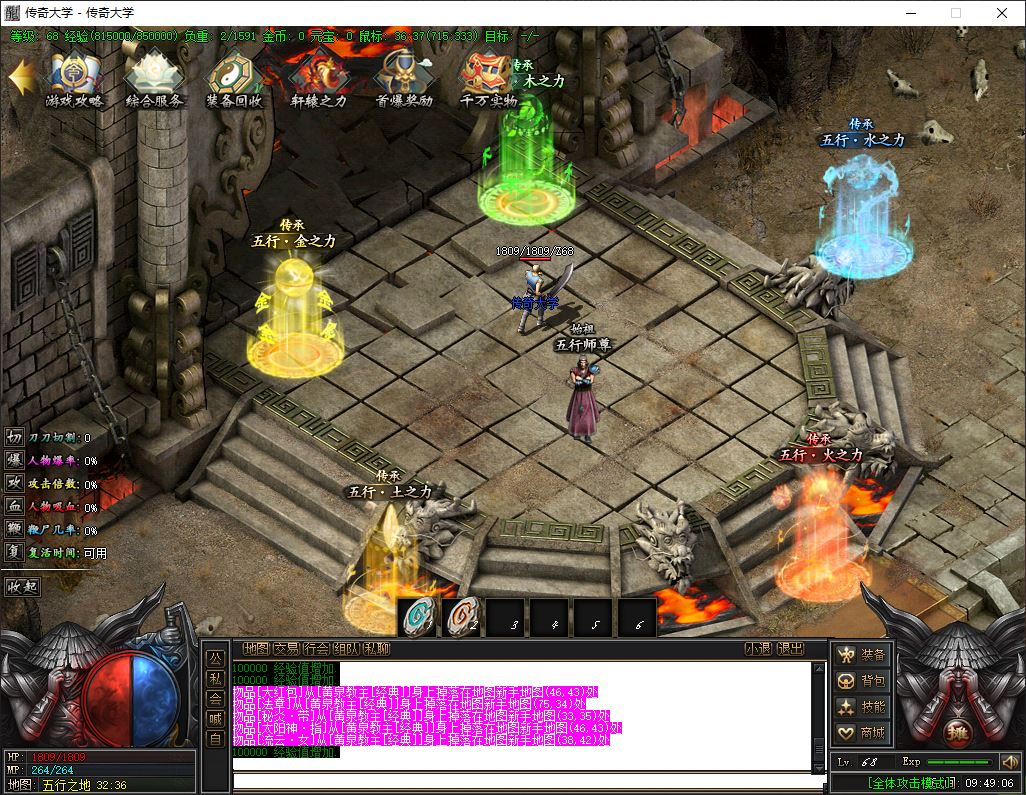The width and height of the screenshot is (1026, 795).
Task: Click the 退出 exit button
Action: point(790,649)
